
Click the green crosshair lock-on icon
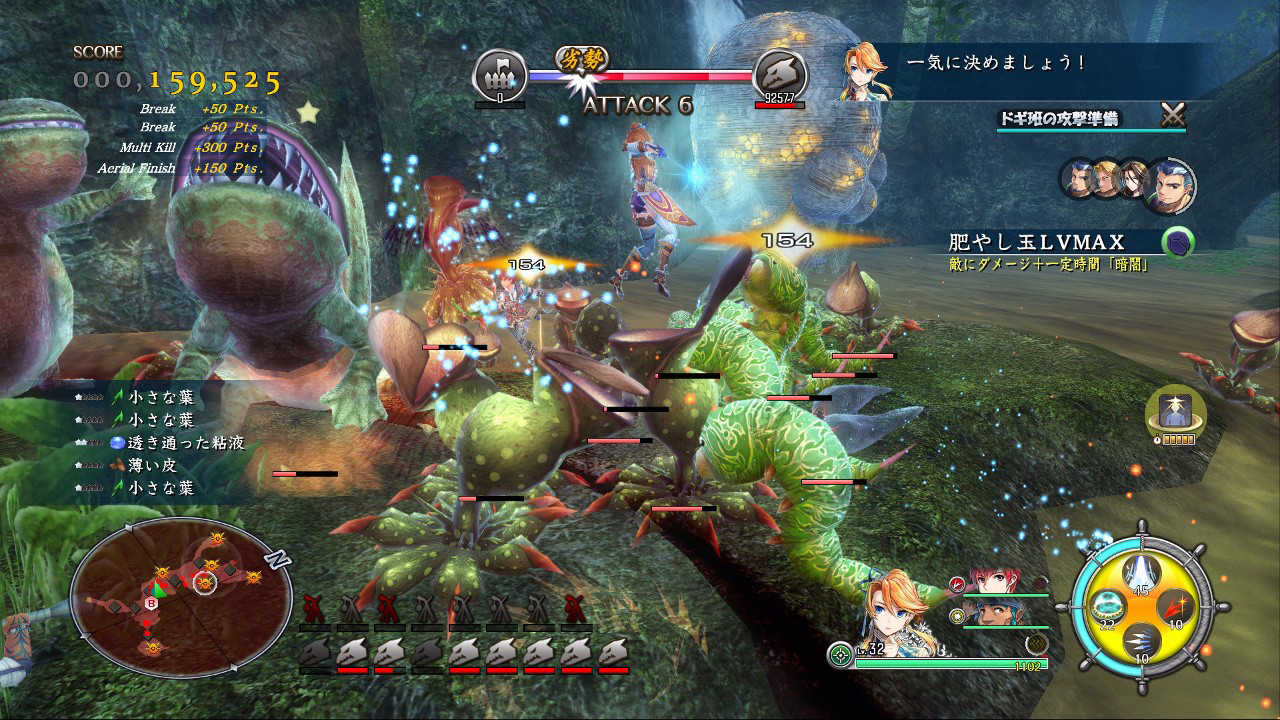point(840,656)
